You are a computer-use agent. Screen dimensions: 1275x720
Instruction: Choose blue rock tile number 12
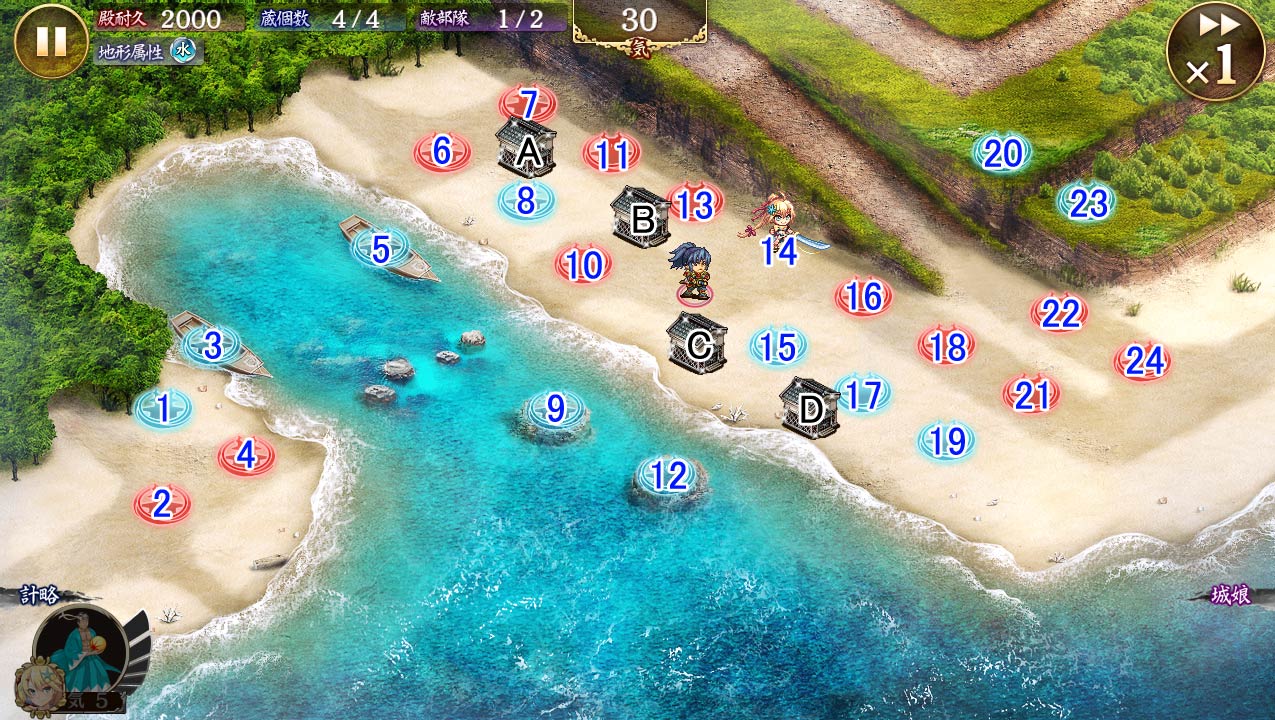[668, 477]
